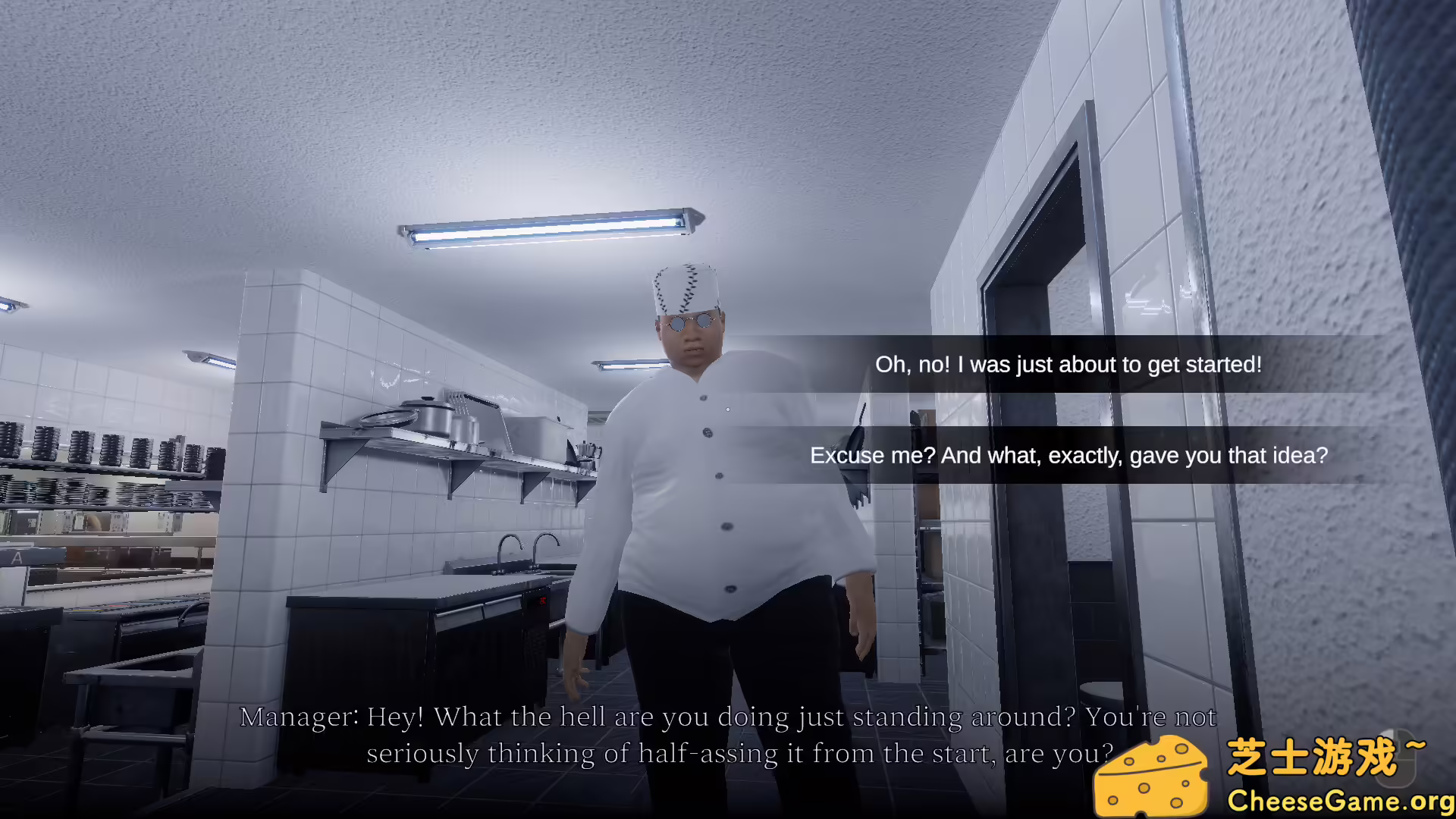Click the word "Manager:" in the subtitle
Image resolution: width=1456 pixels, height=819 pixels.
pos(299,716)
